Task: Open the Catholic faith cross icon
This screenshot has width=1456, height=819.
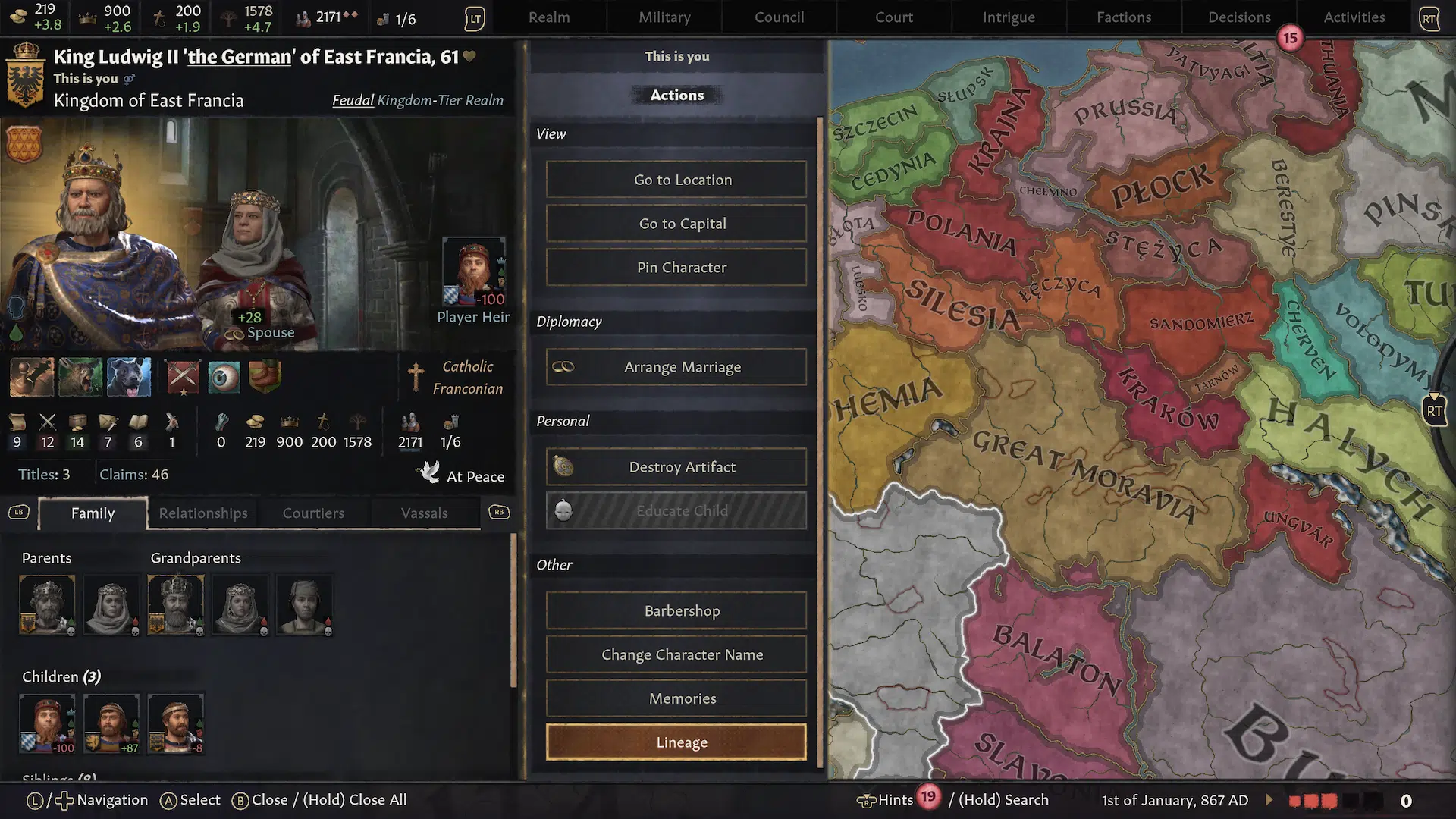Action: [x=416, y=375]
